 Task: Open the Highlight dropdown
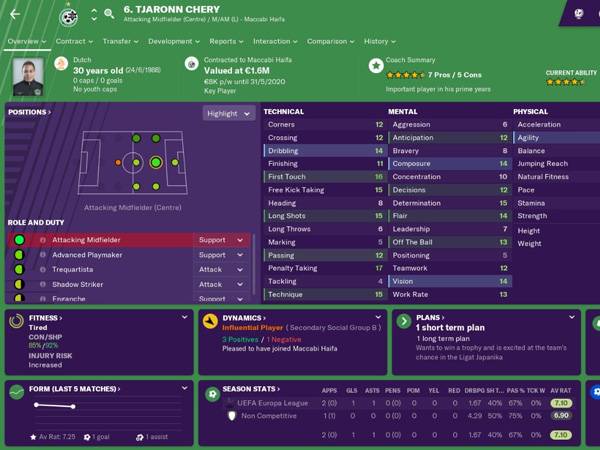click(x=228, y=113)
